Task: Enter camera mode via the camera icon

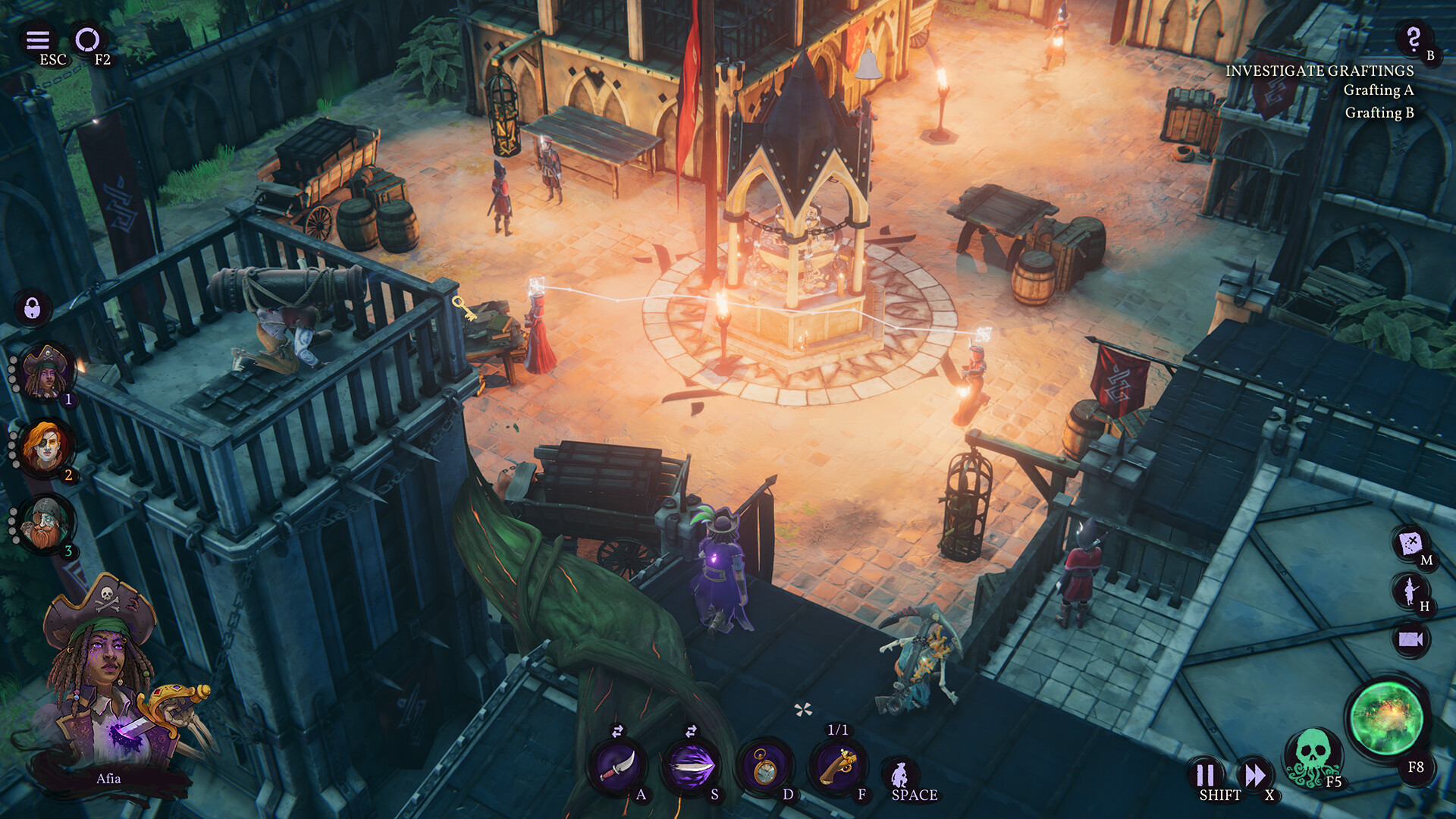Action: [1412, 639]
